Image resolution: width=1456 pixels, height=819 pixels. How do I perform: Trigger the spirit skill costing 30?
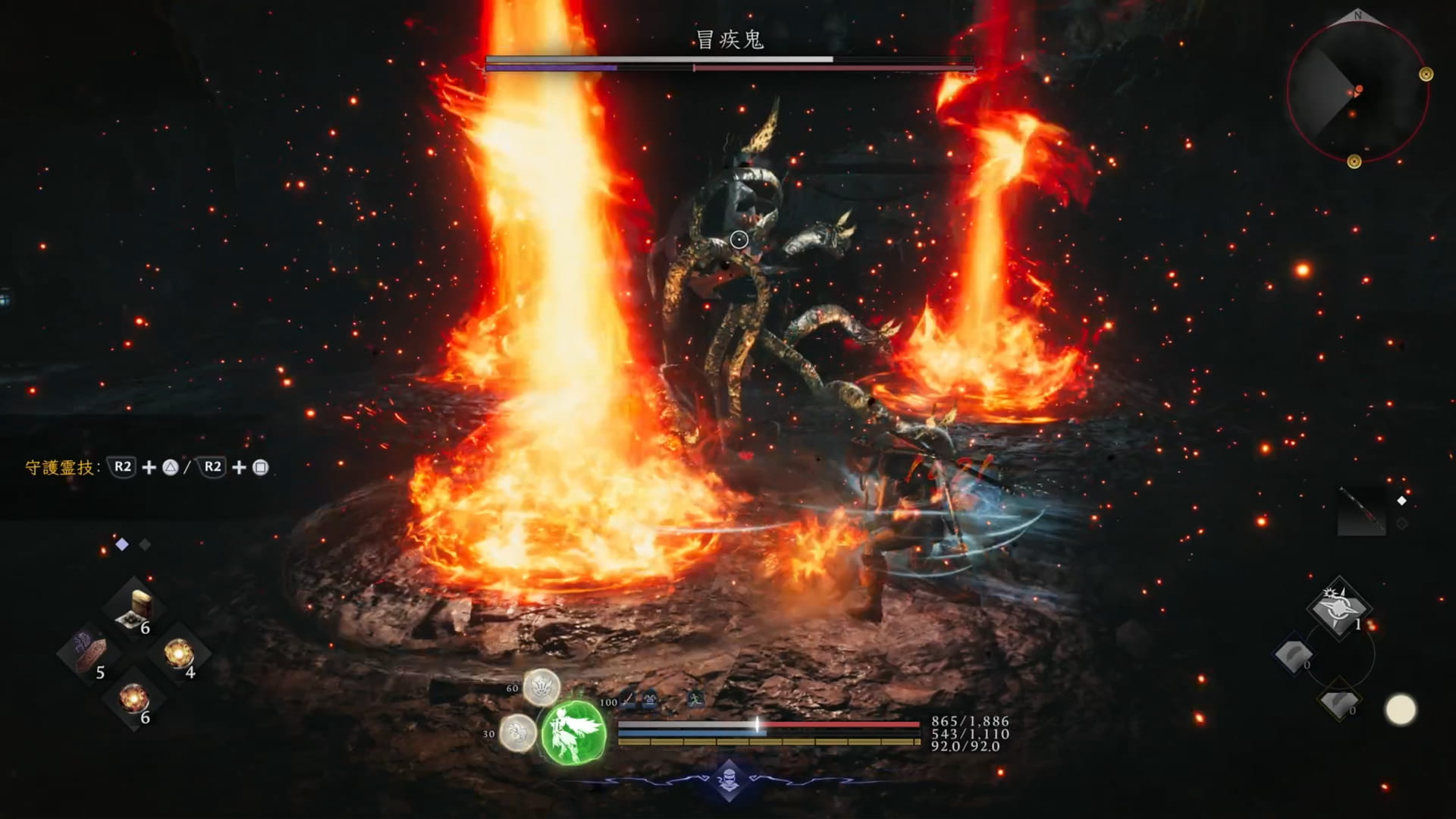point(518,733)
